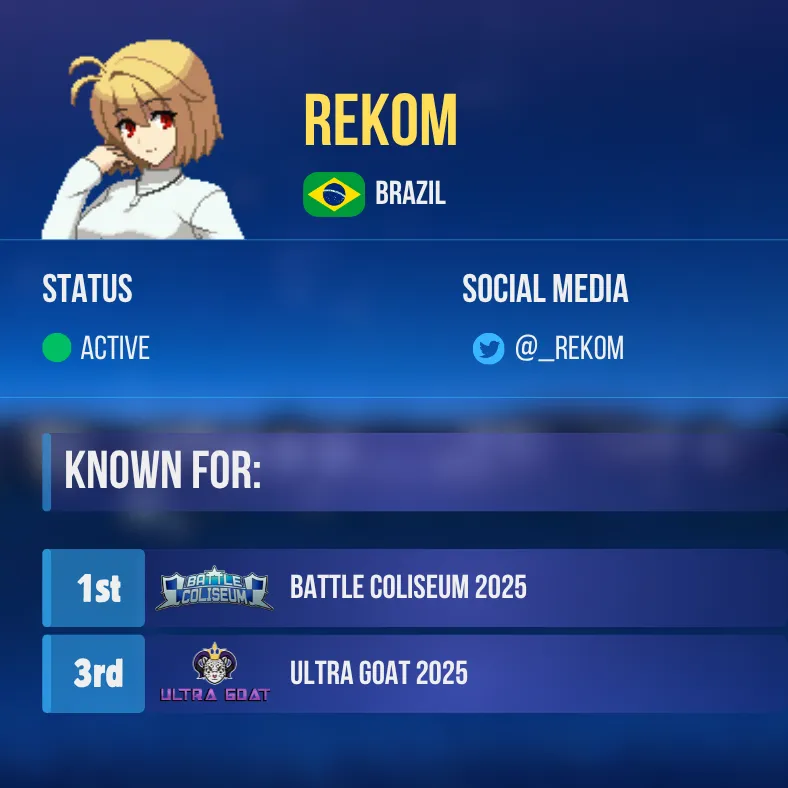
Task: Click the Battle Coliseum tournament logo
Action: (214, 589)
